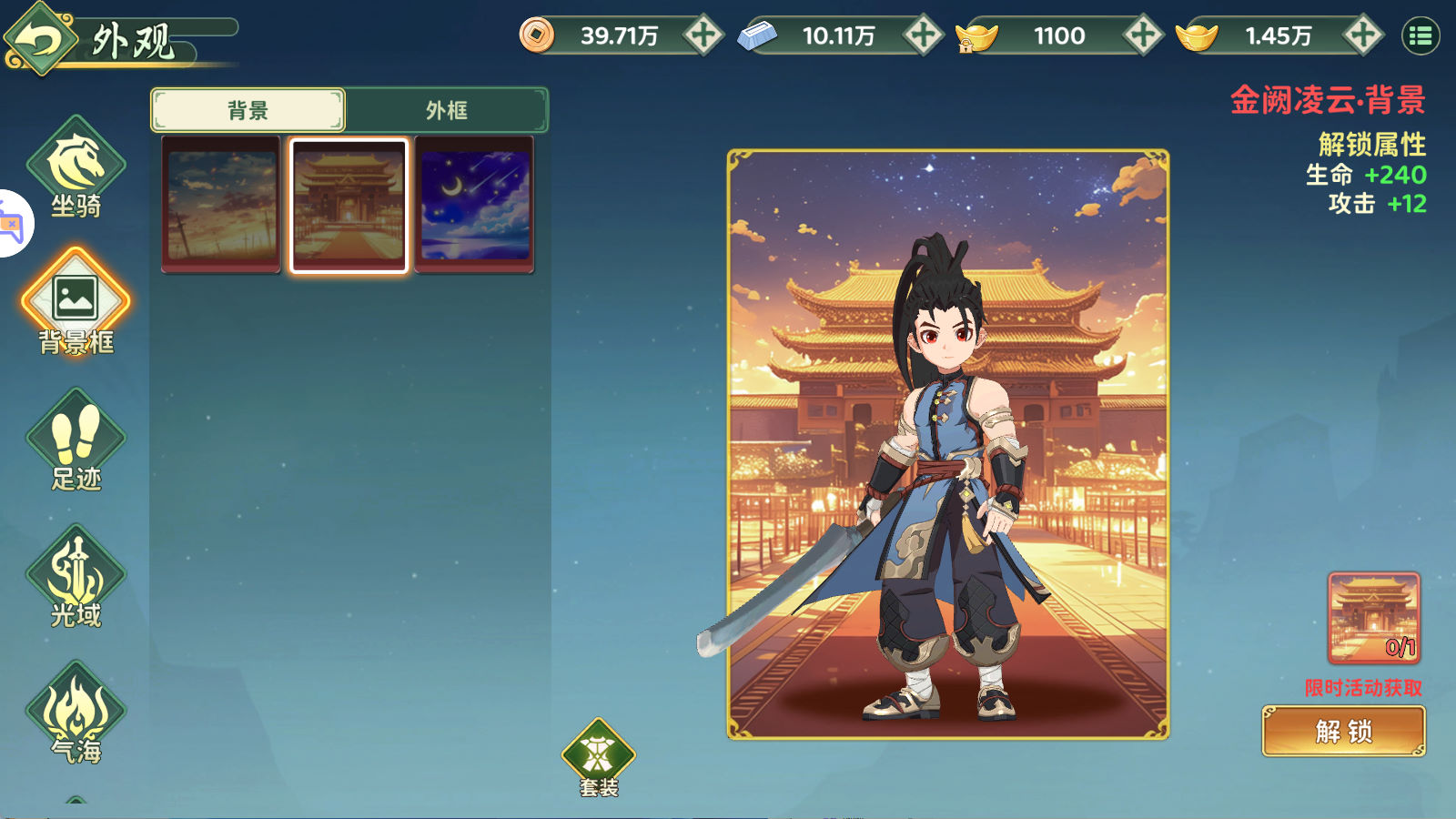Screen dimensions: 1456x819
Task: Open the 光域 category
Action: click(76, 577)
